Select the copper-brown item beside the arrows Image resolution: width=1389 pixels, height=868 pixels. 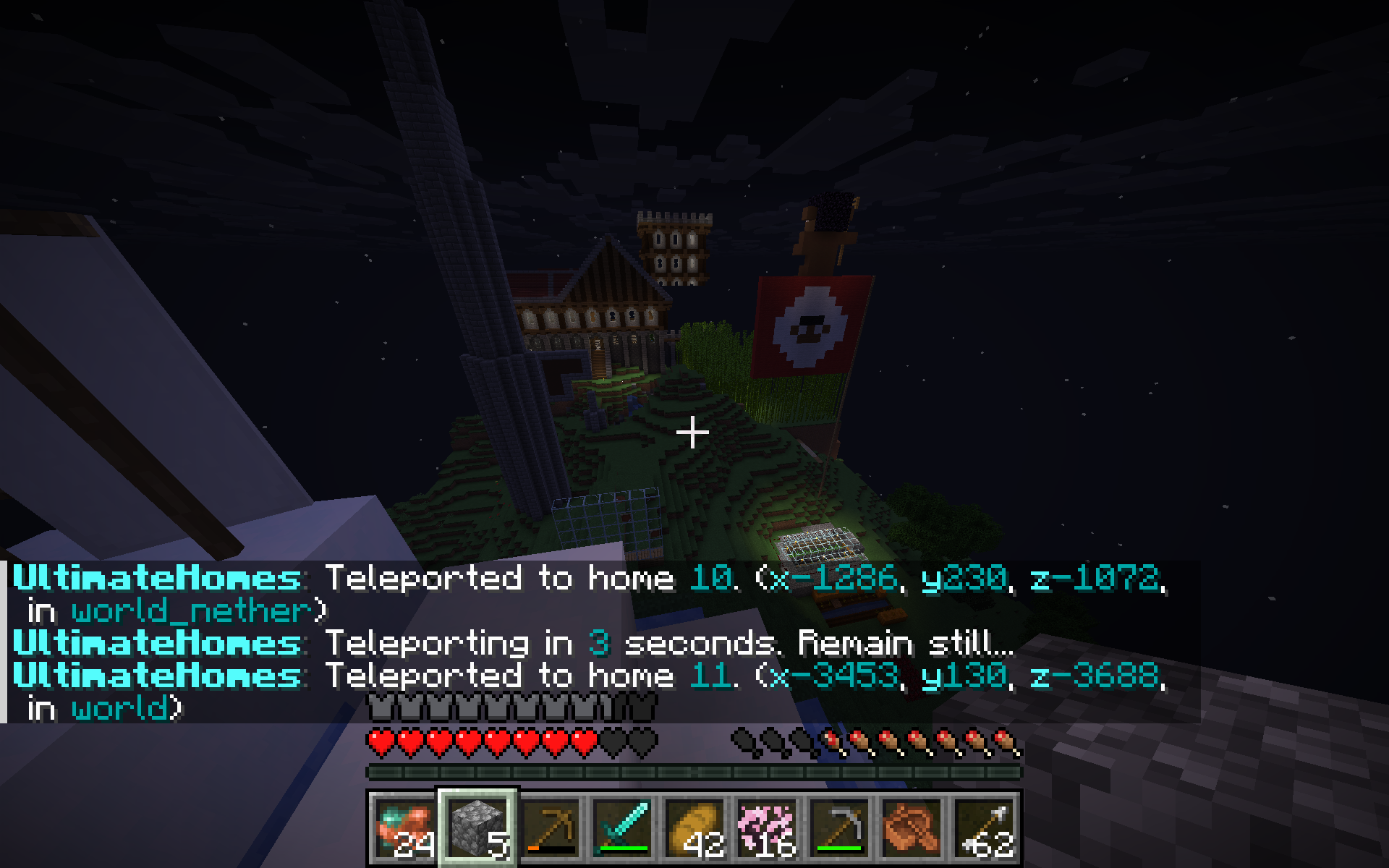(x=912, y=827)
